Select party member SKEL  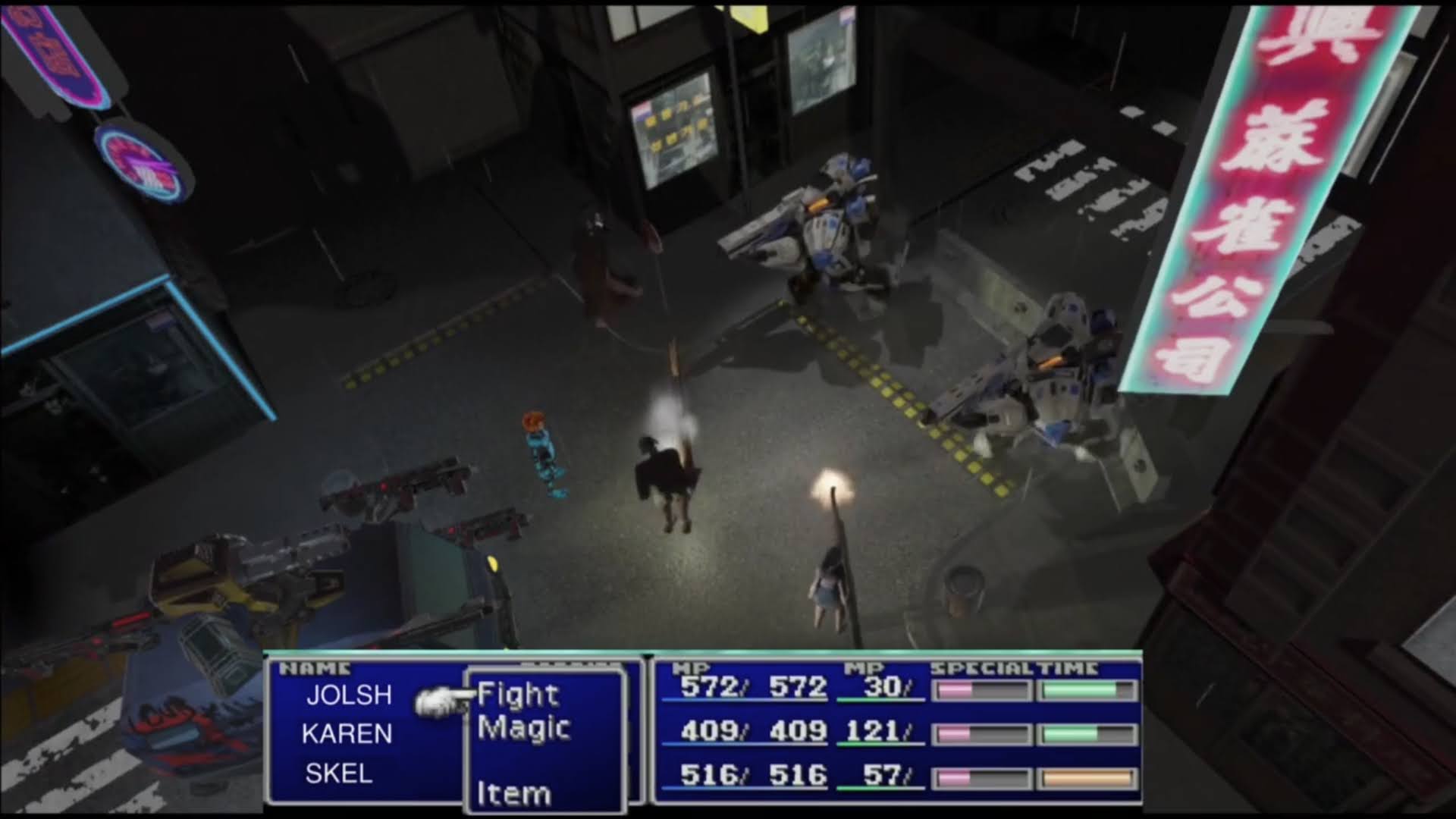(x=338, y=773)
